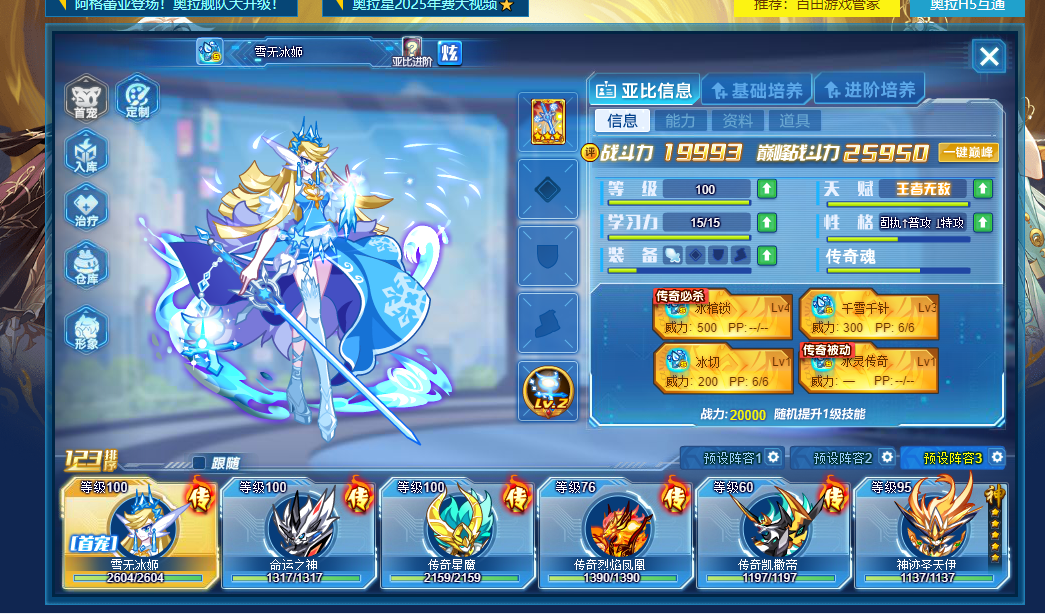Viewport: 1045px width, 614px height.
Task: Open the 进阶培养 tab
Action: pos(869,91)
